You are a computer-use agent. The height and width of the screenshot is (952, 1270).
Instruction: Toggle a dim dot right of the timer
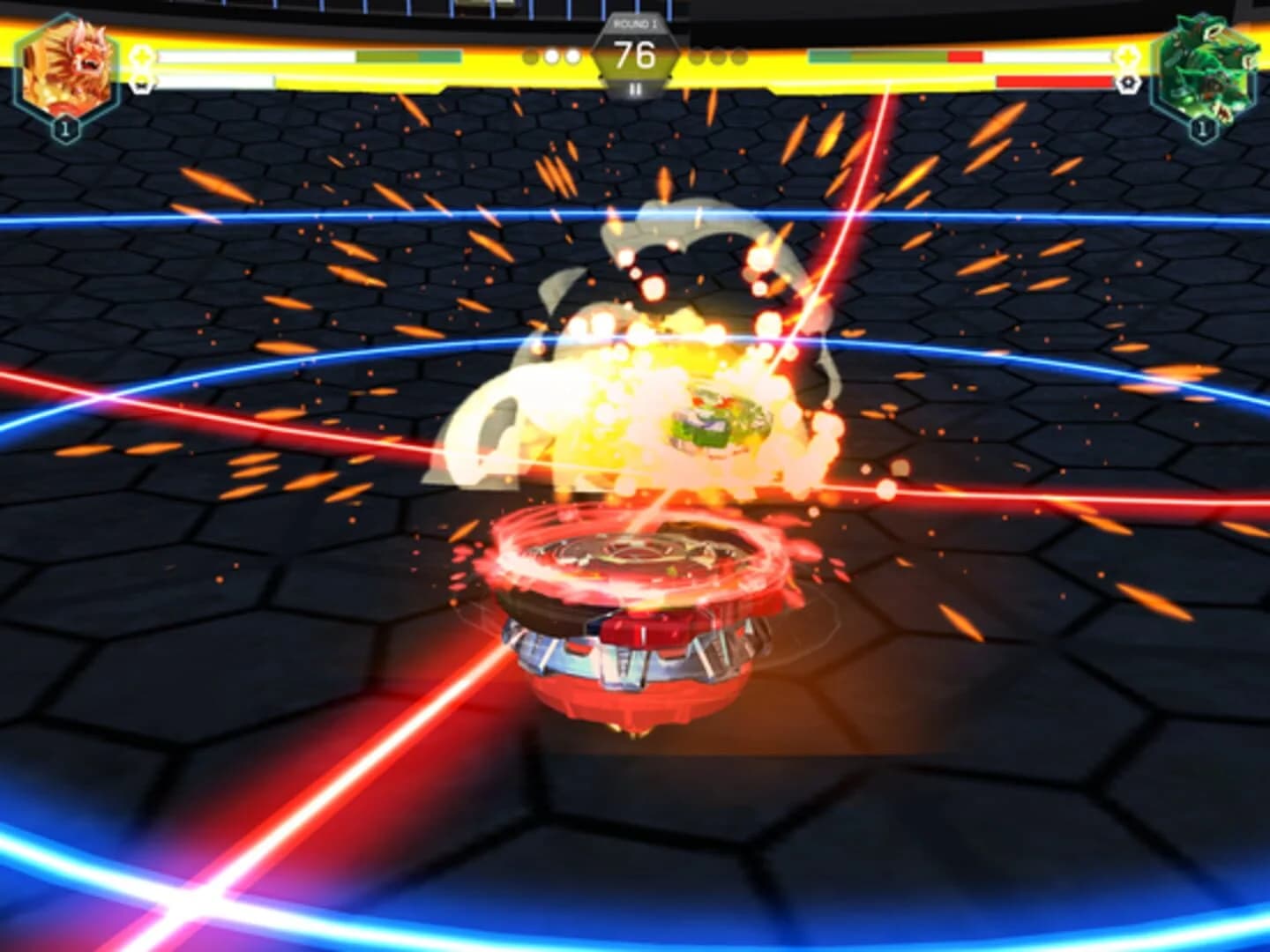(697, 56)
